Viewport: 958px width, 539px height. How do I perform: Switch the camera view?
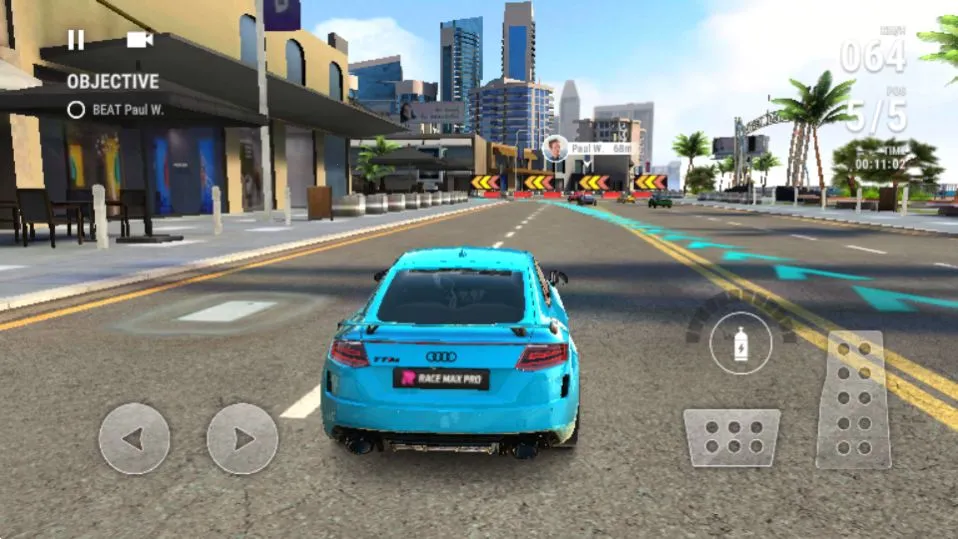[139, 40]
